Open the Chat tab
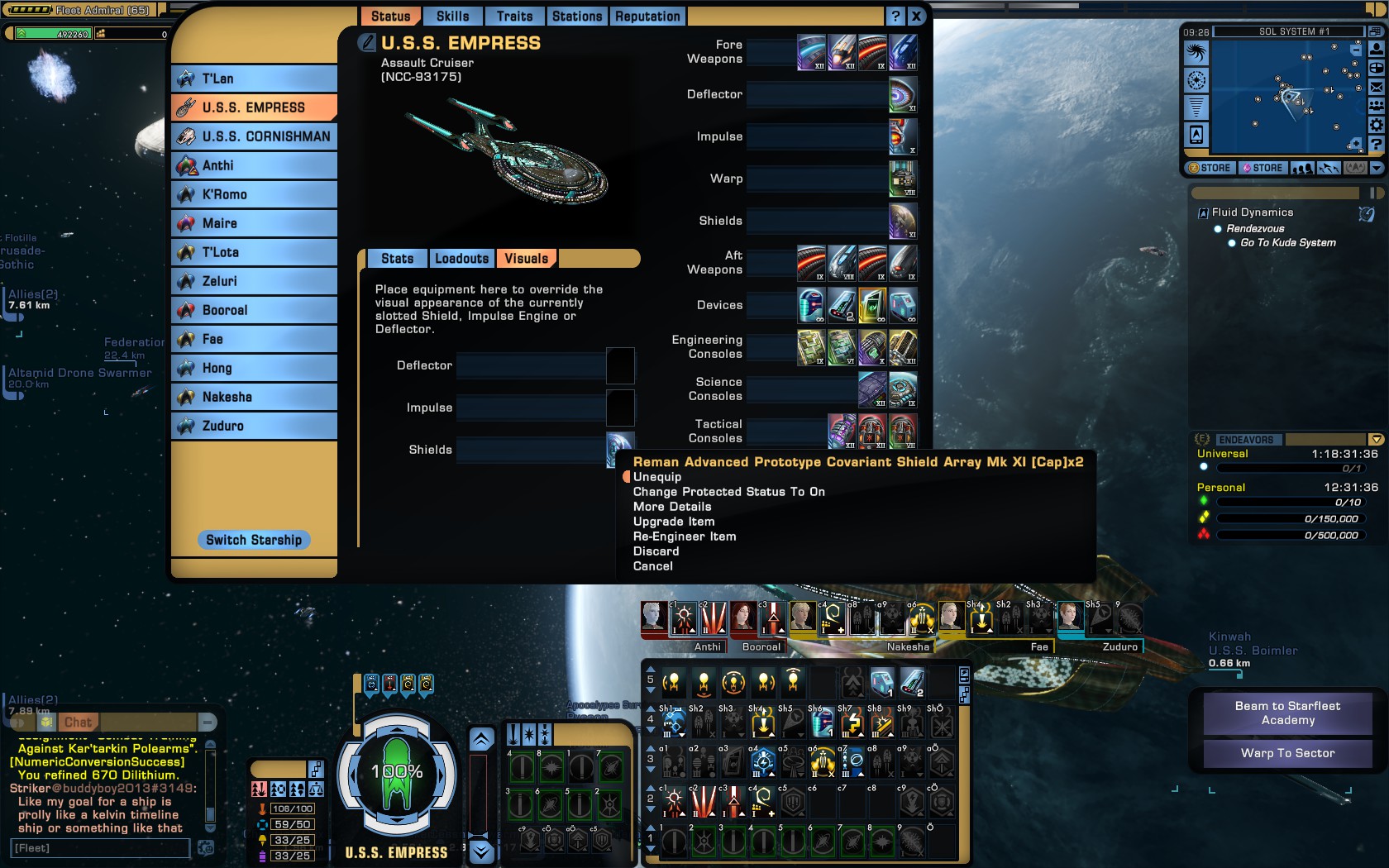The image size is (1389, 868). [x=79, y=722]
